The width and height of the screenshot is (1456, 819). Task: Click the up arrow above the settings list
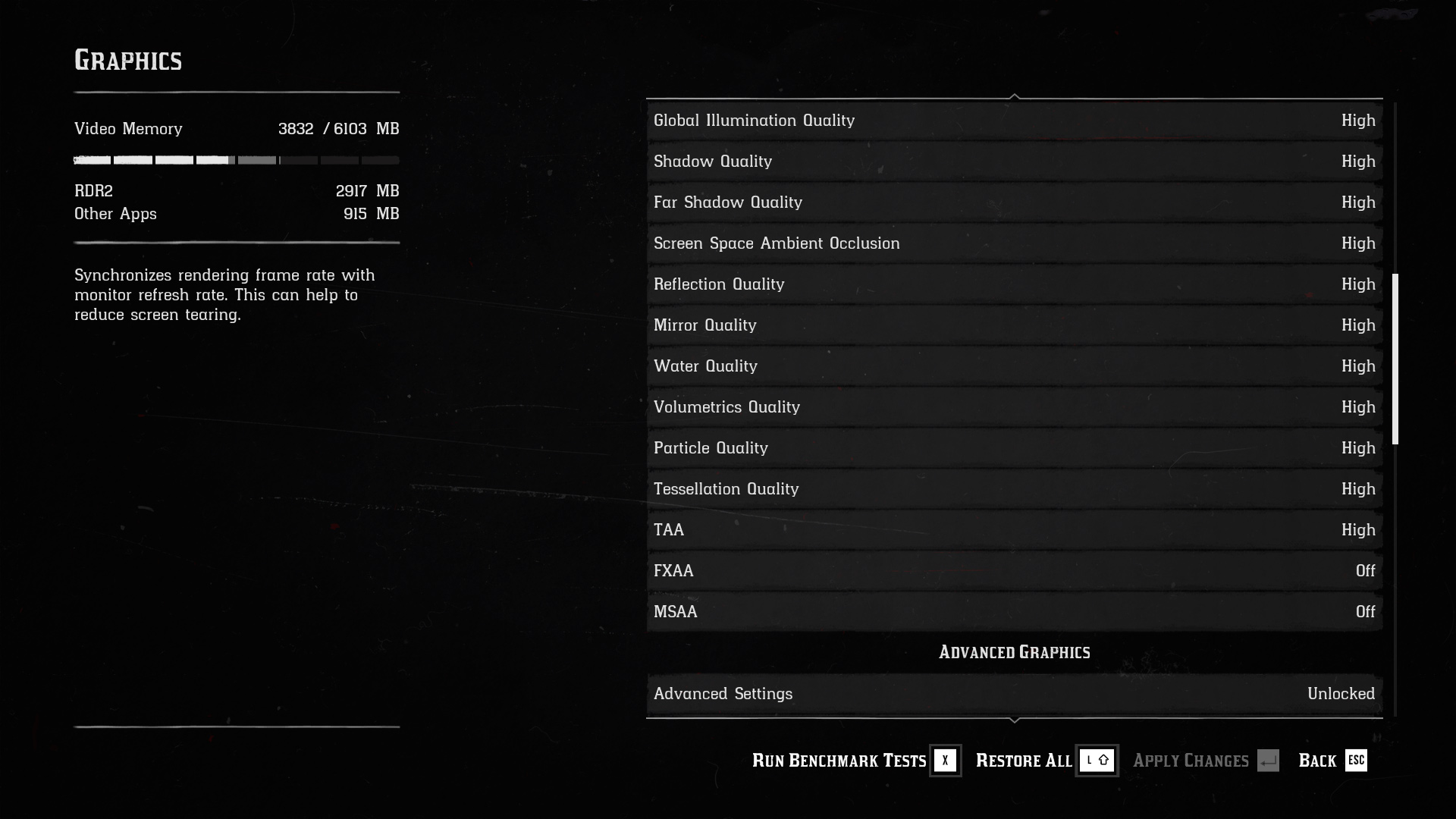(x=1015, y=96)
